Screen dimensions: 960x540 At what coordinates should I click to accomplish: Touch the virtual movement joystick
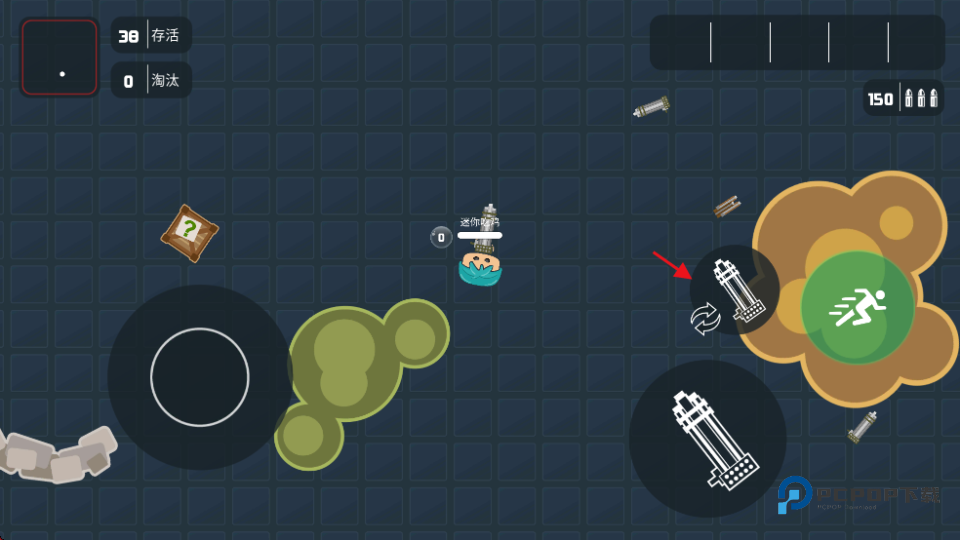[200, 377]
